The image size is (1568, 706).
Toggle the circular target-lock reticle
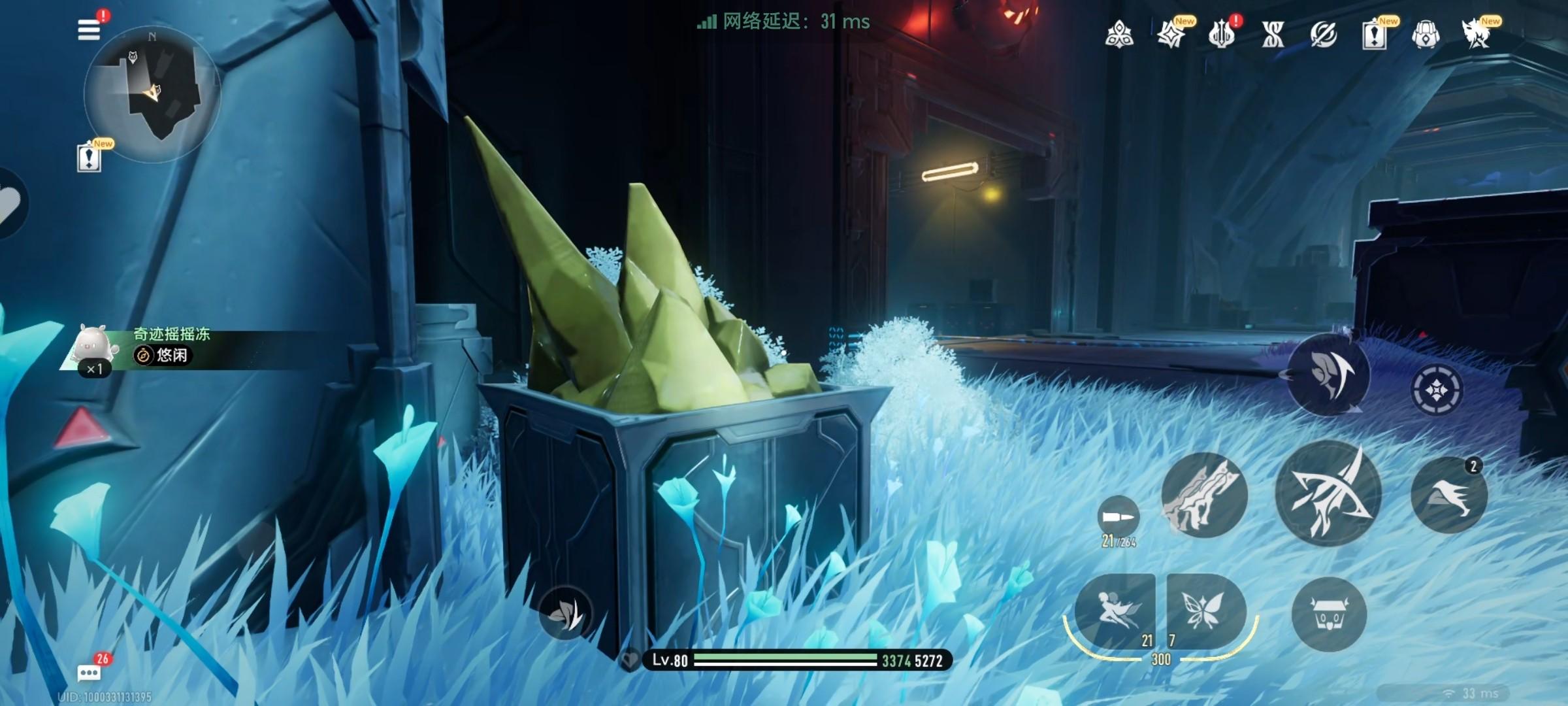click(x=1436, y=390)
